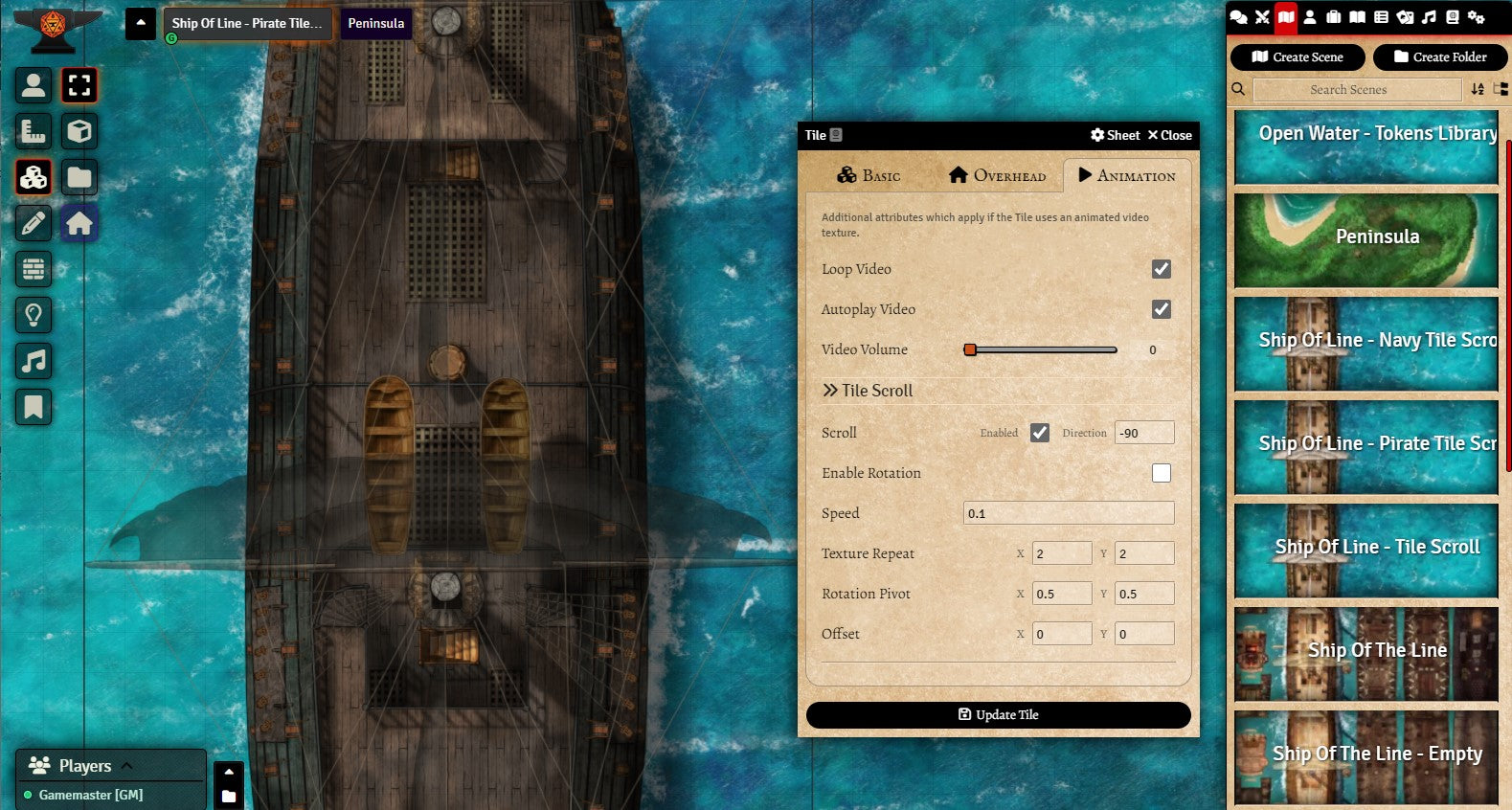Switch to the Basic tab
1512x810 pixels.
869,175
